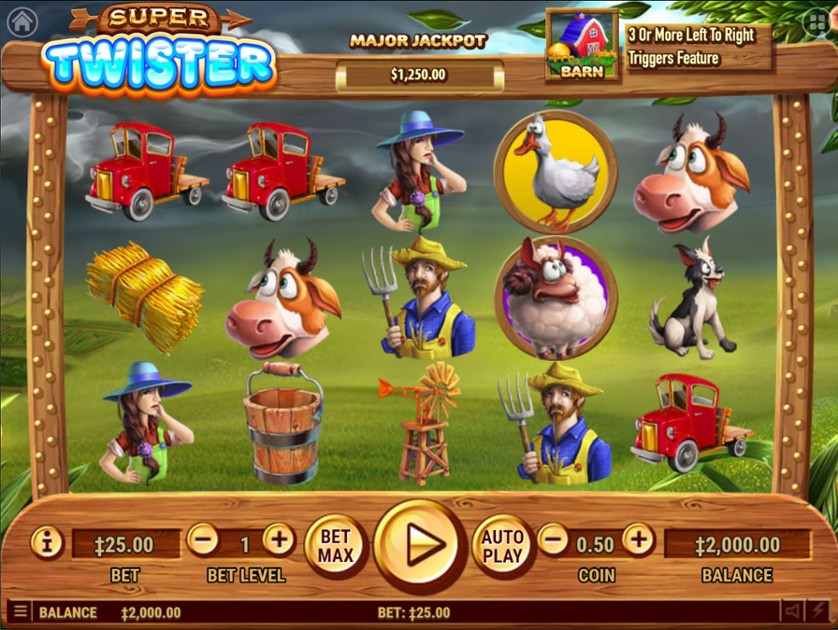Image resolution: width=838 pixels, height=630 pixels.
Task: Increase the bet level
Action: (x=279, y=541)
